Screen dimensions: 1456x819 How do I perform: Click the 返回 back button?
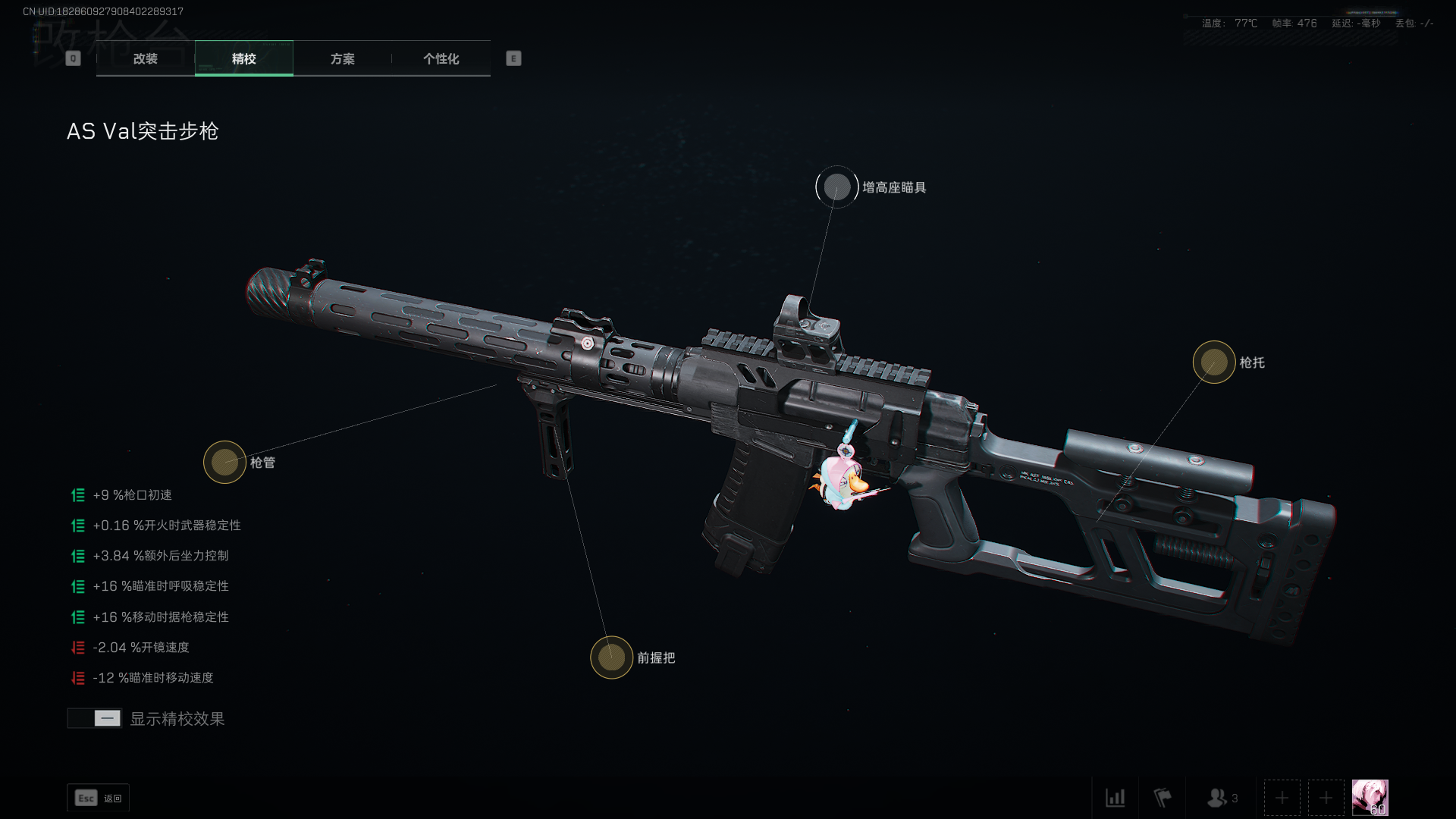click(x=99, y=798)
